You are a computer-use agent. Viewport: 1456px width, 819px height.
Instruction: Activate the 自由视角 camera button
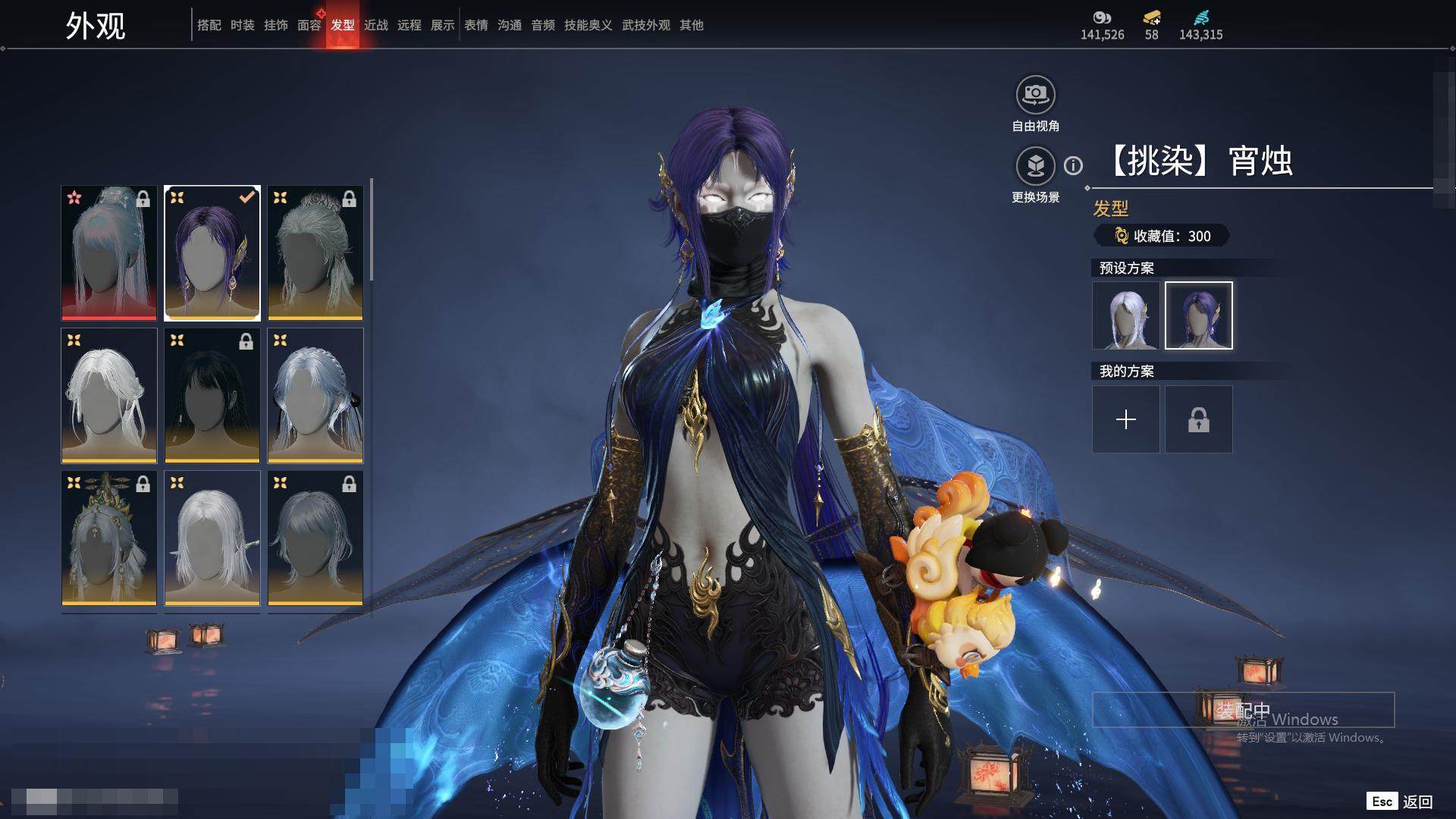(1035, 96)
